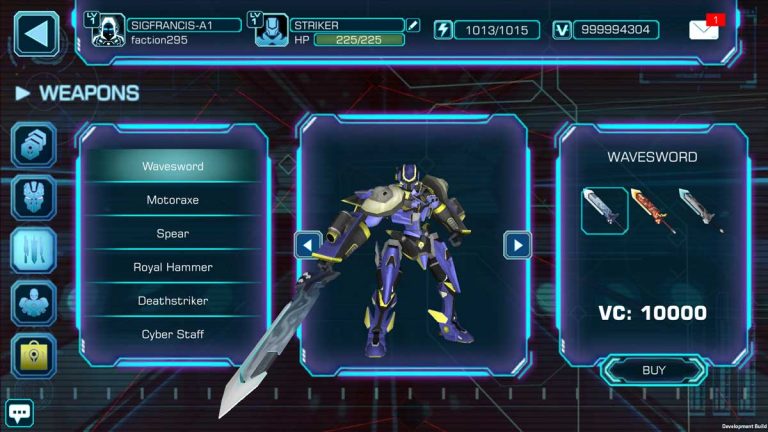Pick the Spear weapon entry
Viewport: 768px width, 432px height.
pyautogui.click(x=172, y=233)
